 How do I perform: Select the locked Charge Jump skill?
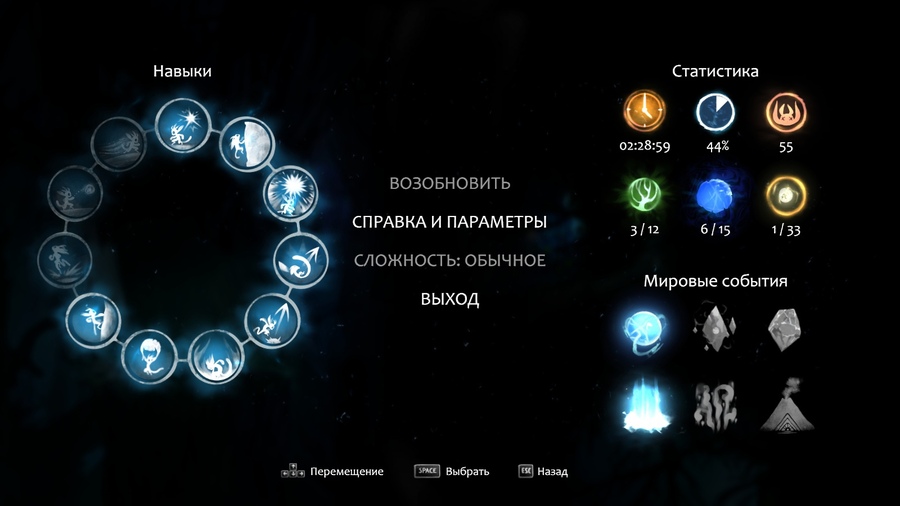(x=65, y=263)
